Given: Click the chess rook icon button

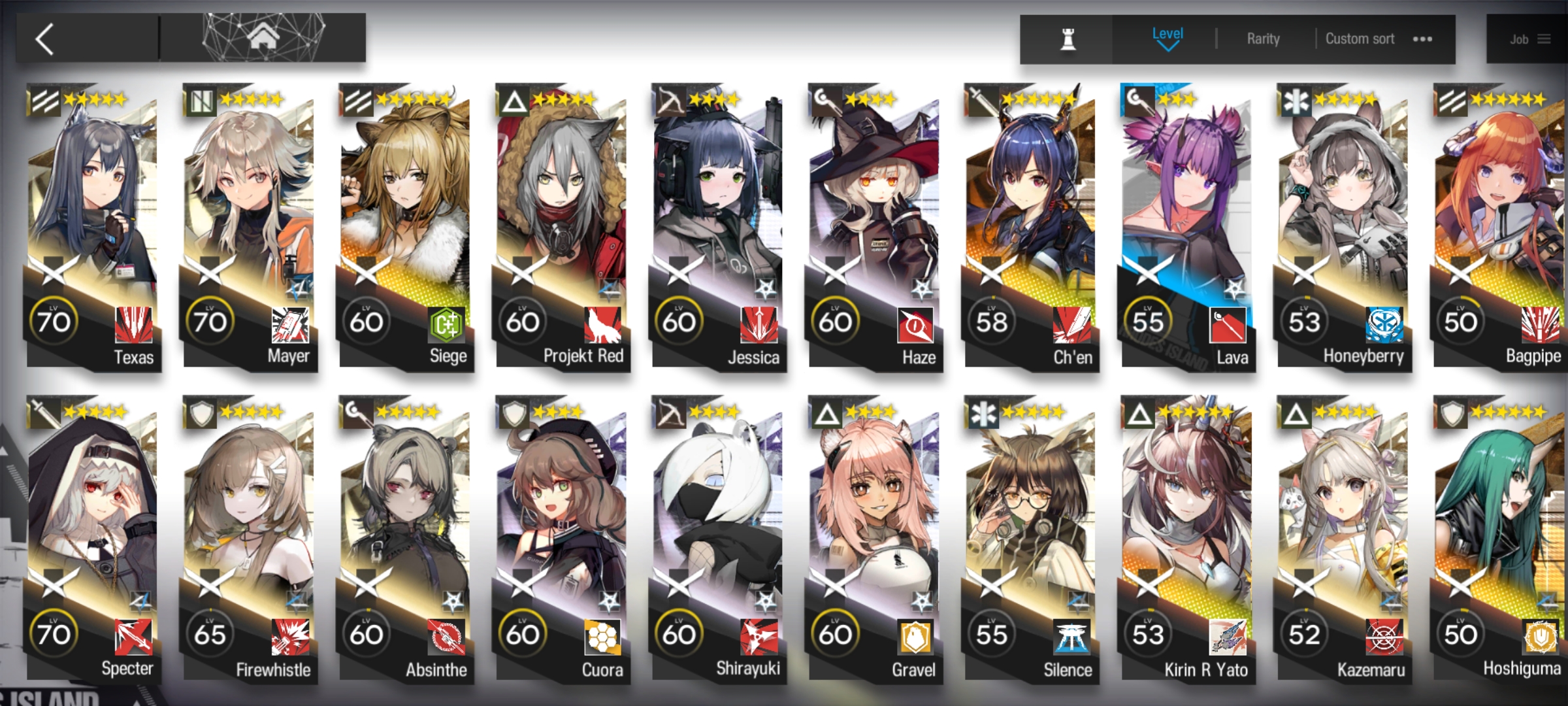Looking at the screenshot, I should pyautogui.click(x=1068, y=39).
